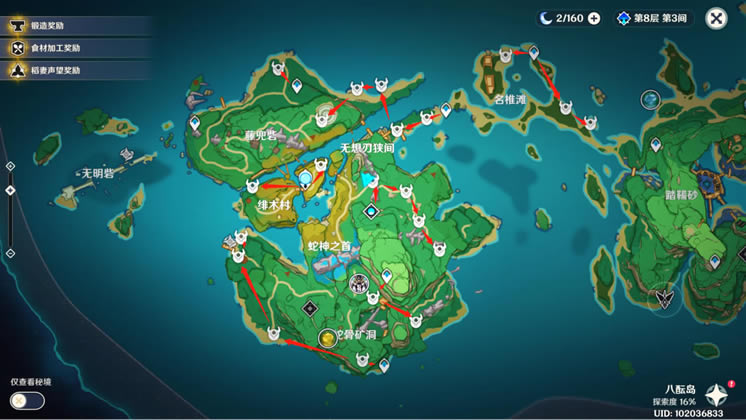
Task: Open the 第8层 第3间 abyss tracker
Action: [656, 18]
